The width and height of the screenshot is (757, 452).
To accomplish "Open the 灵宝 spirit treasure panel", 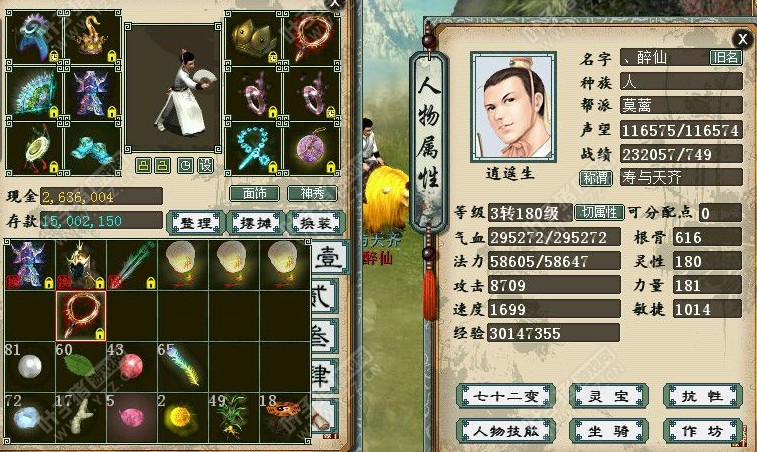I will pos(599,396).
